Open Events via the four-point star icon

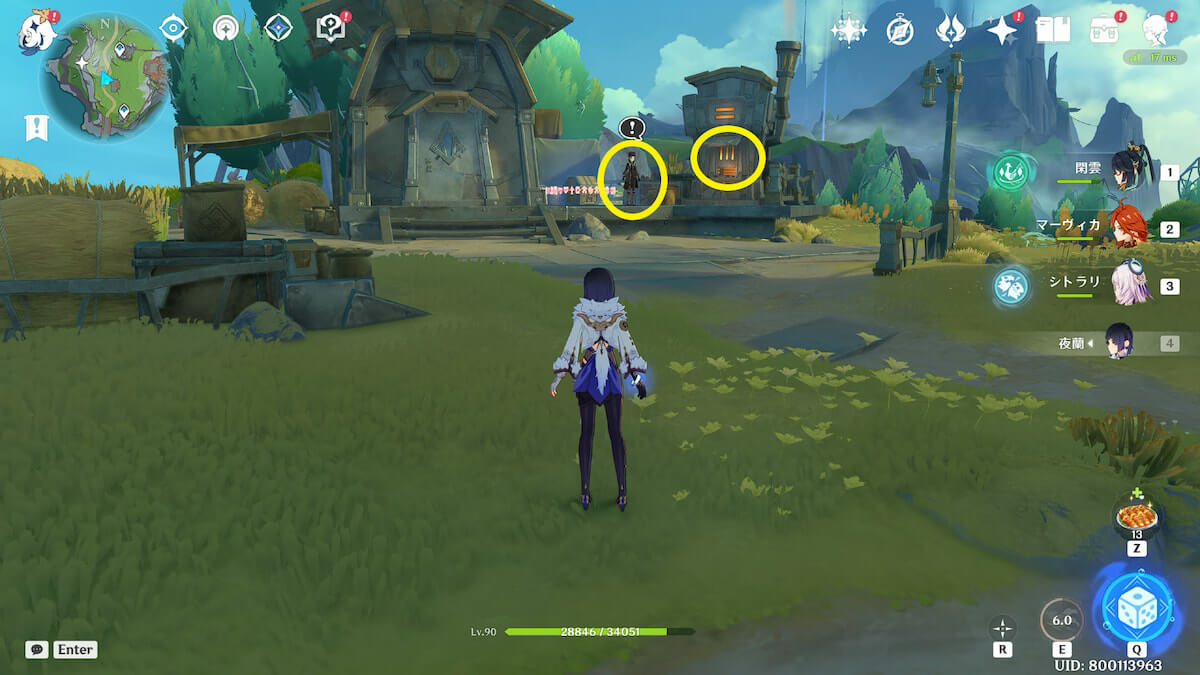pos(1001,31)
